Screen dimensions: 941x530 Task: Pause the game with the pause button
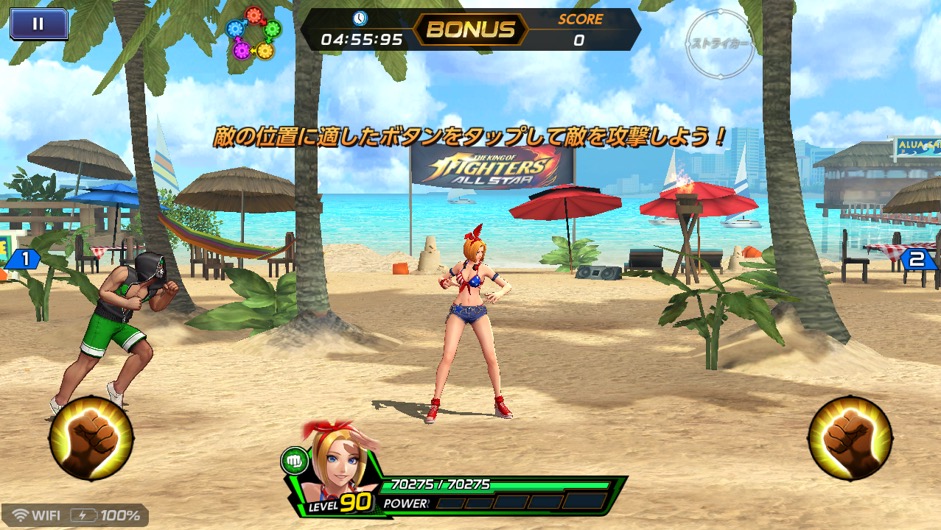39,24
